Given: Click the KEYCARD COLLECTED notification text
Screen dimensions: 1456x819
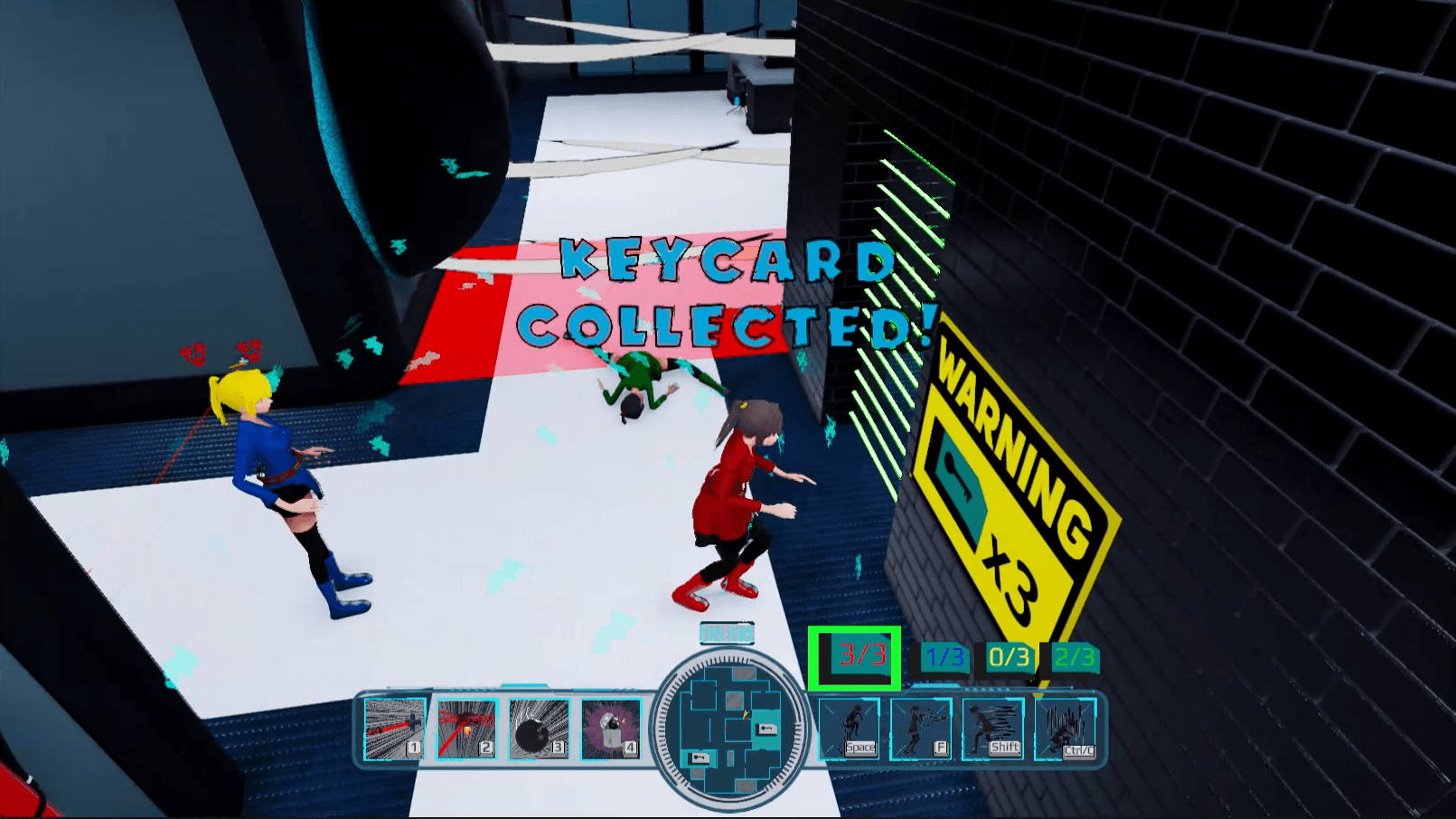Looking at the screenshot, I should click(741, 292).
